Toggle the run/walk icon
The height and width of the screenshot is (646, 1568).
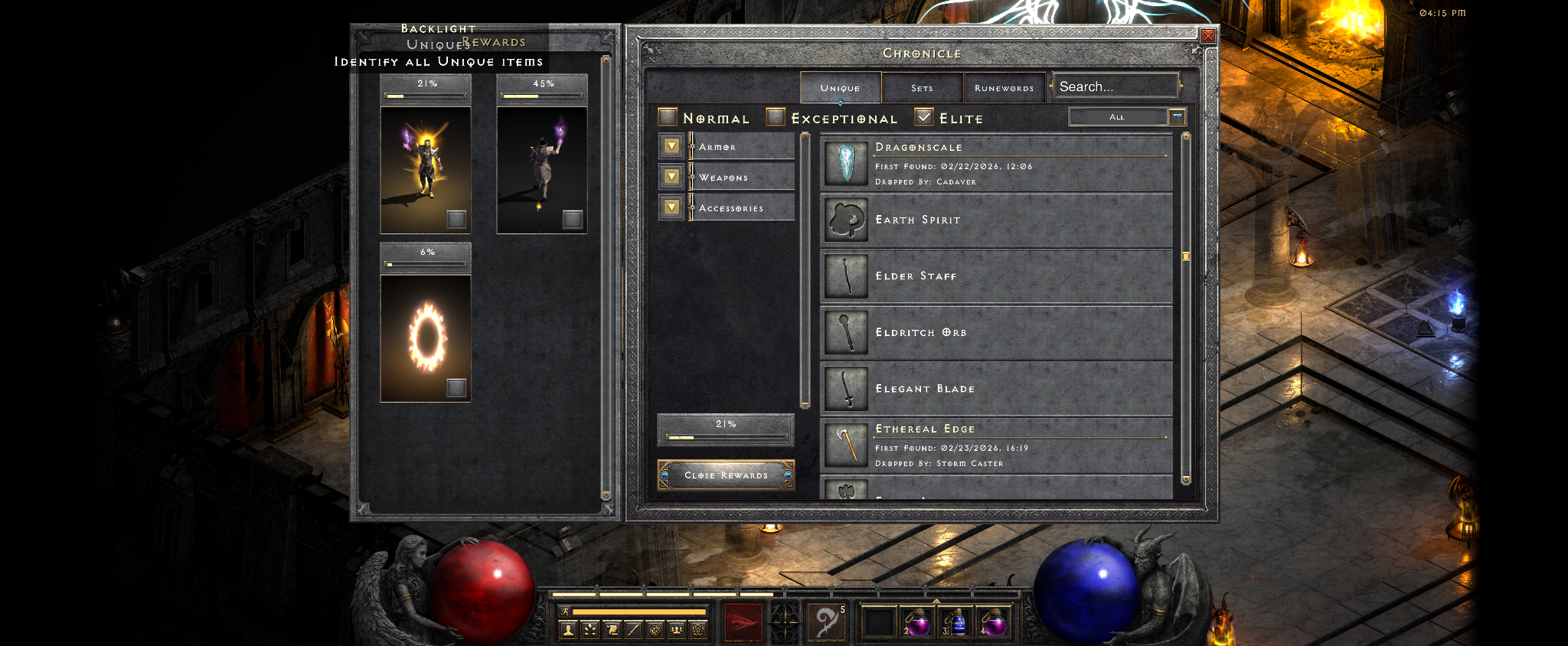coord(565,612)
